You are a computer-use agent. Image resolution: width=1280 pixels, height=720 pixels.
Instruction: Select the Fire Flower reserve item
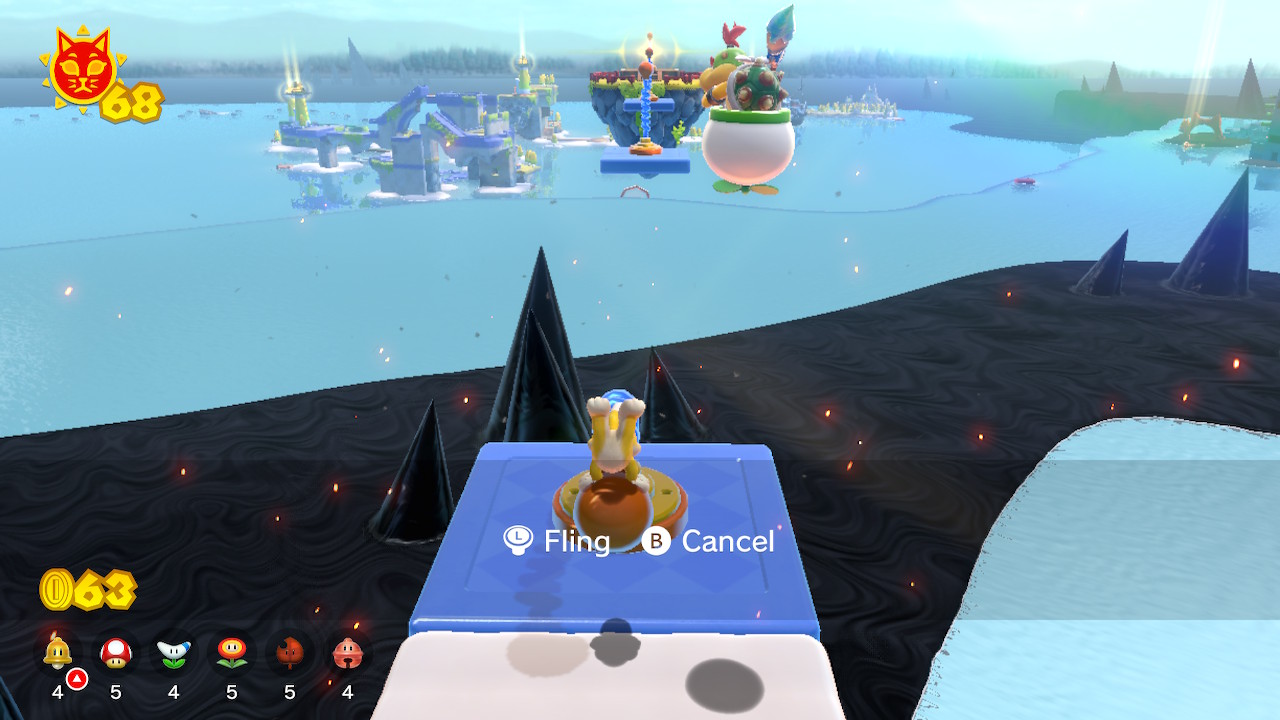point(232,653)
